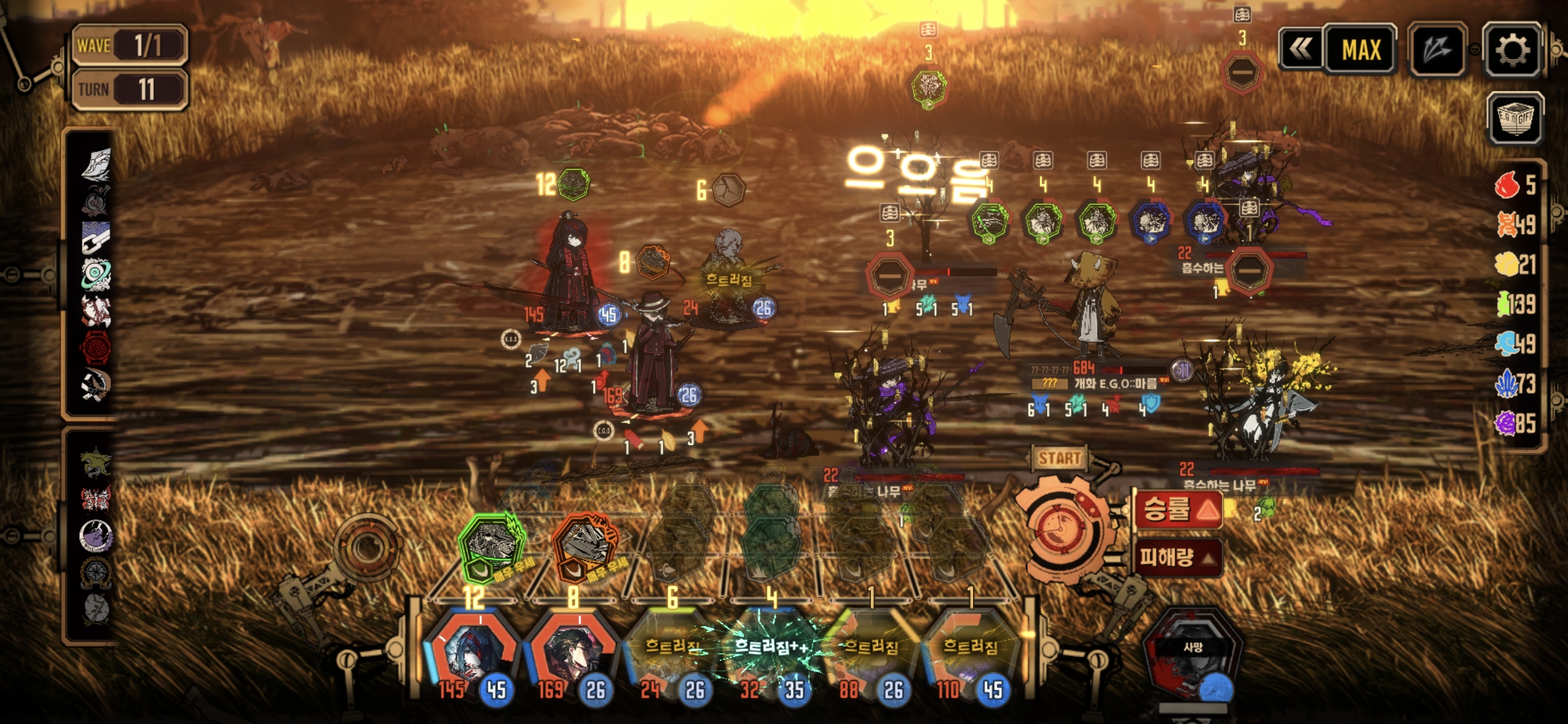Select the green-bordered skill hexagon
Screen dimensions: 1568x724
[493, 546]
